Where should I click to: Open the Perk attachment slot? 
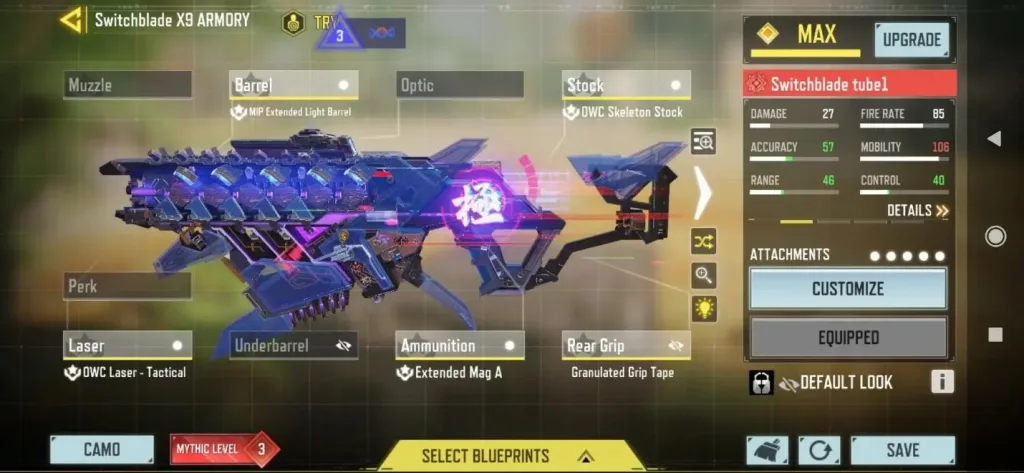click(x=128, y=286)
